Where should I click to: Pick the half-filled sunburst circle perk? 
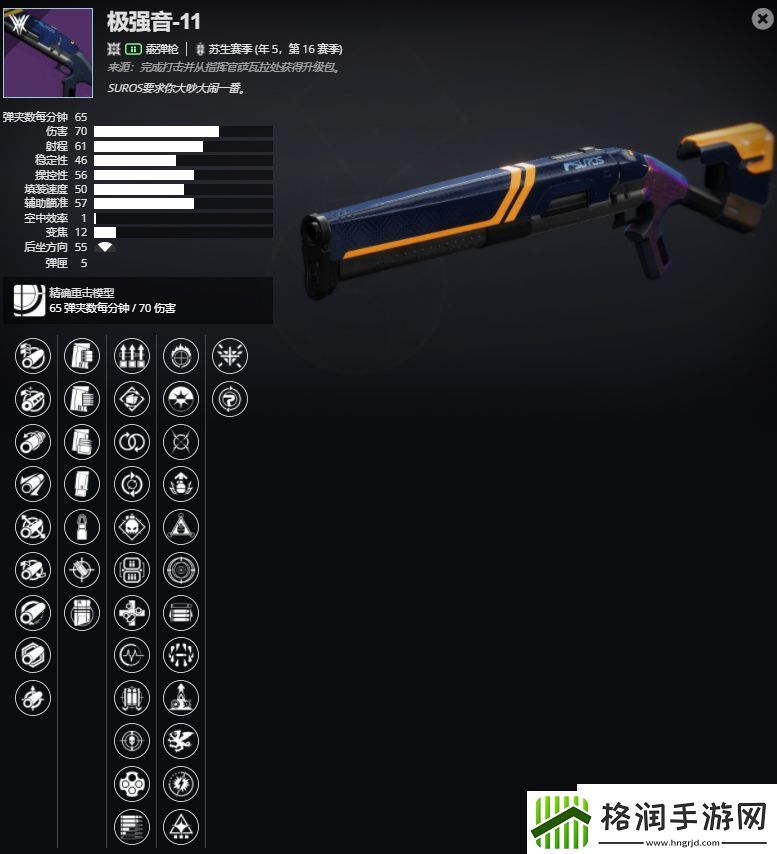181,398
